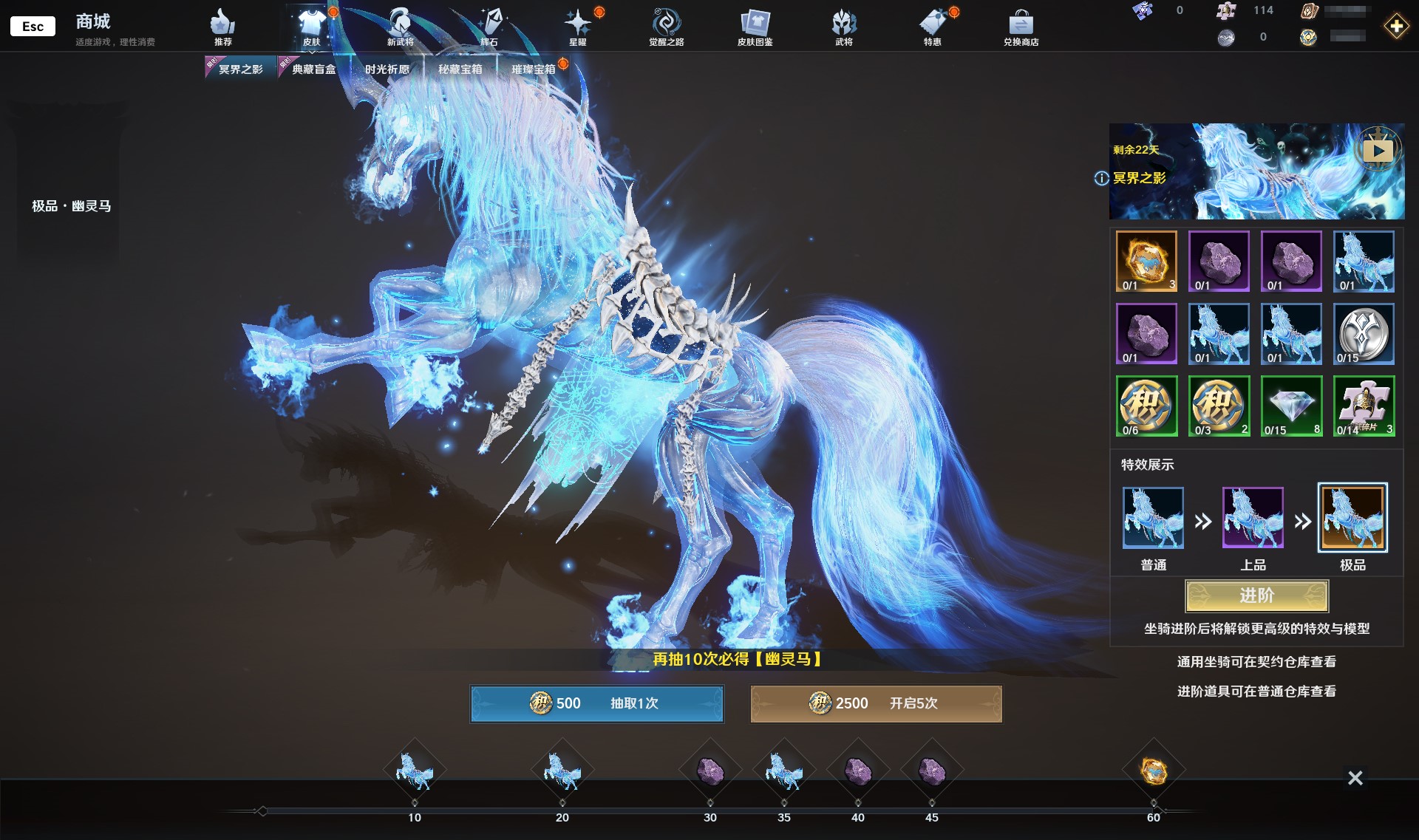This screenshot has width=1419, height=840.
Task: Switch to the 典藏盲盒 sub-tab
Action: [x=313, y=69]
